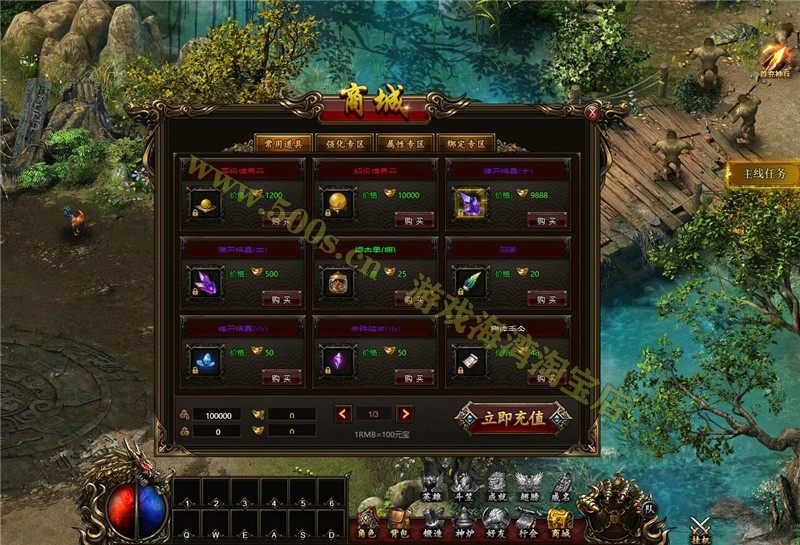Screen dimensions: 800x545
Task: Open the 锻造 forging menu
Action: 433,521
